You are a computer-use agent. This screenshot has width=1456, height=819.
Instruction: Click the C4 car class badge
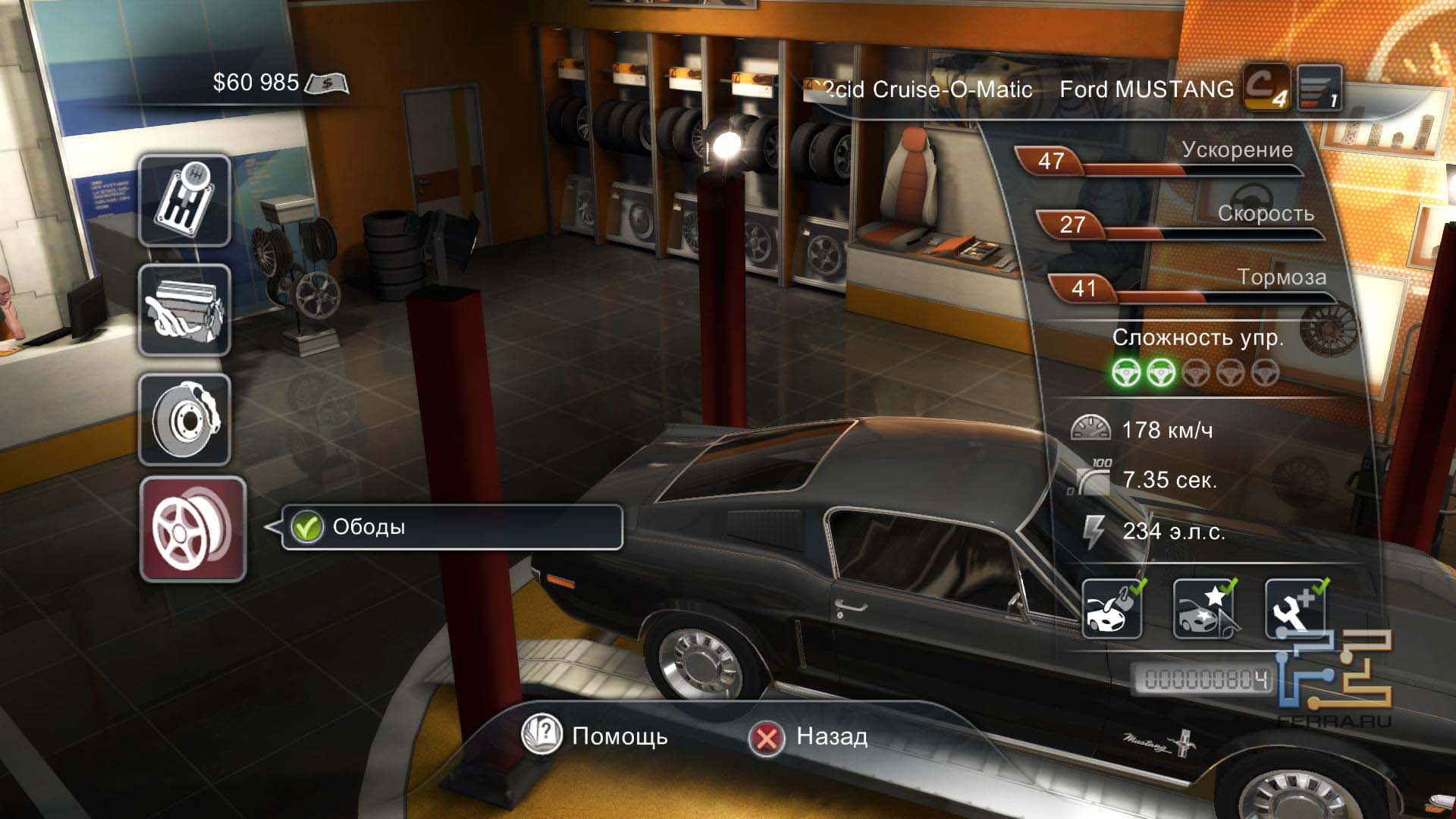tap(1265, 88)
